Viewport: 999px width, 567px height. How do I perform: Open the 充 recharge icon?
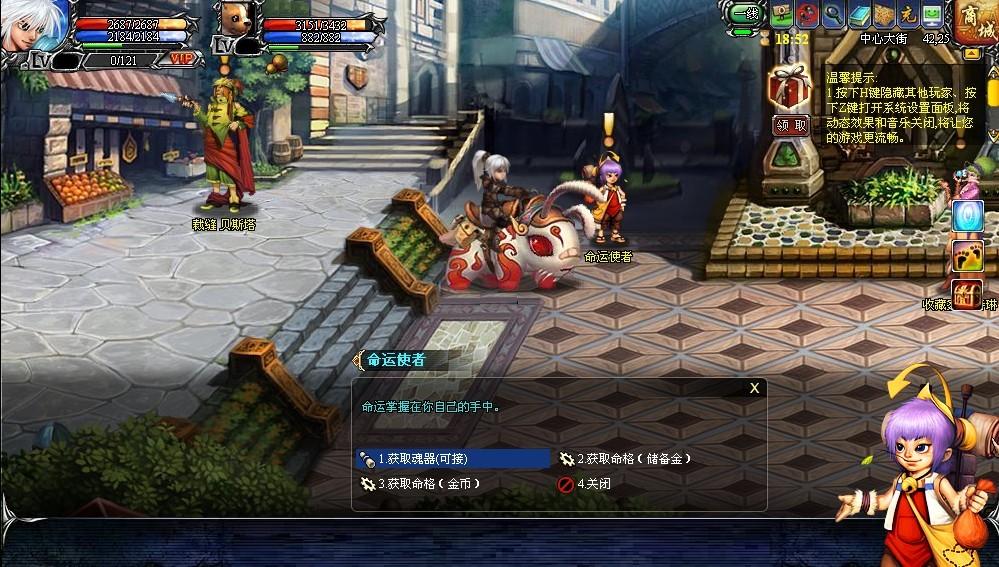(x=908, y=15)
